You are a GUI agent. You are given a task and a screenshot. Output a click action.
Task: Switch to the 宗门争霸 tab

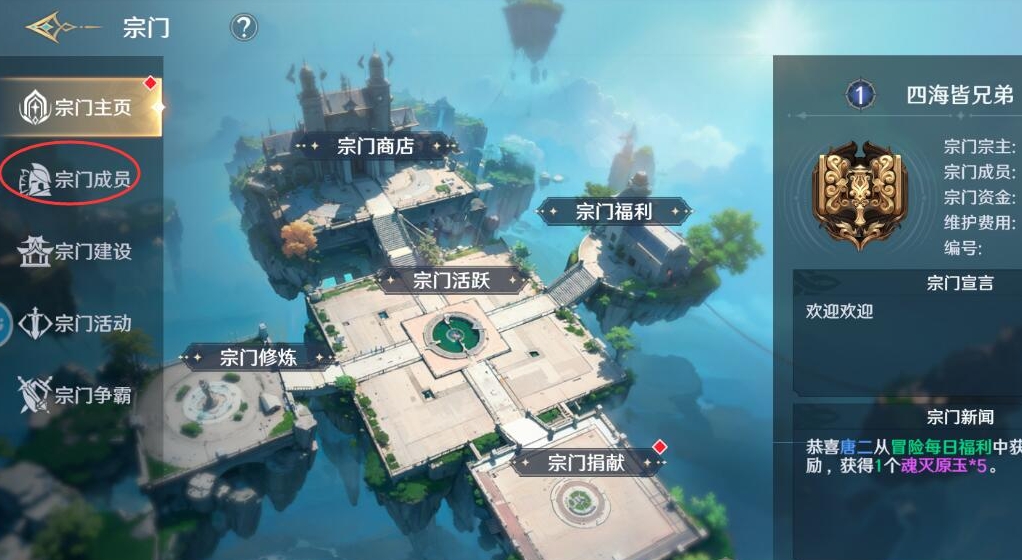(x=78, y=395)
